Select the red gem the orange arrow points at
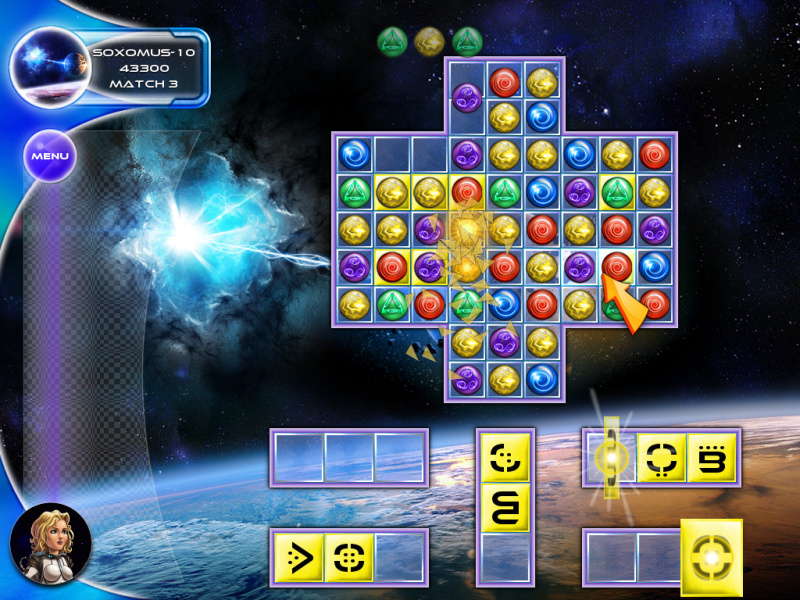Viewport: 800px width, 600px height. [x=617, y=267]
